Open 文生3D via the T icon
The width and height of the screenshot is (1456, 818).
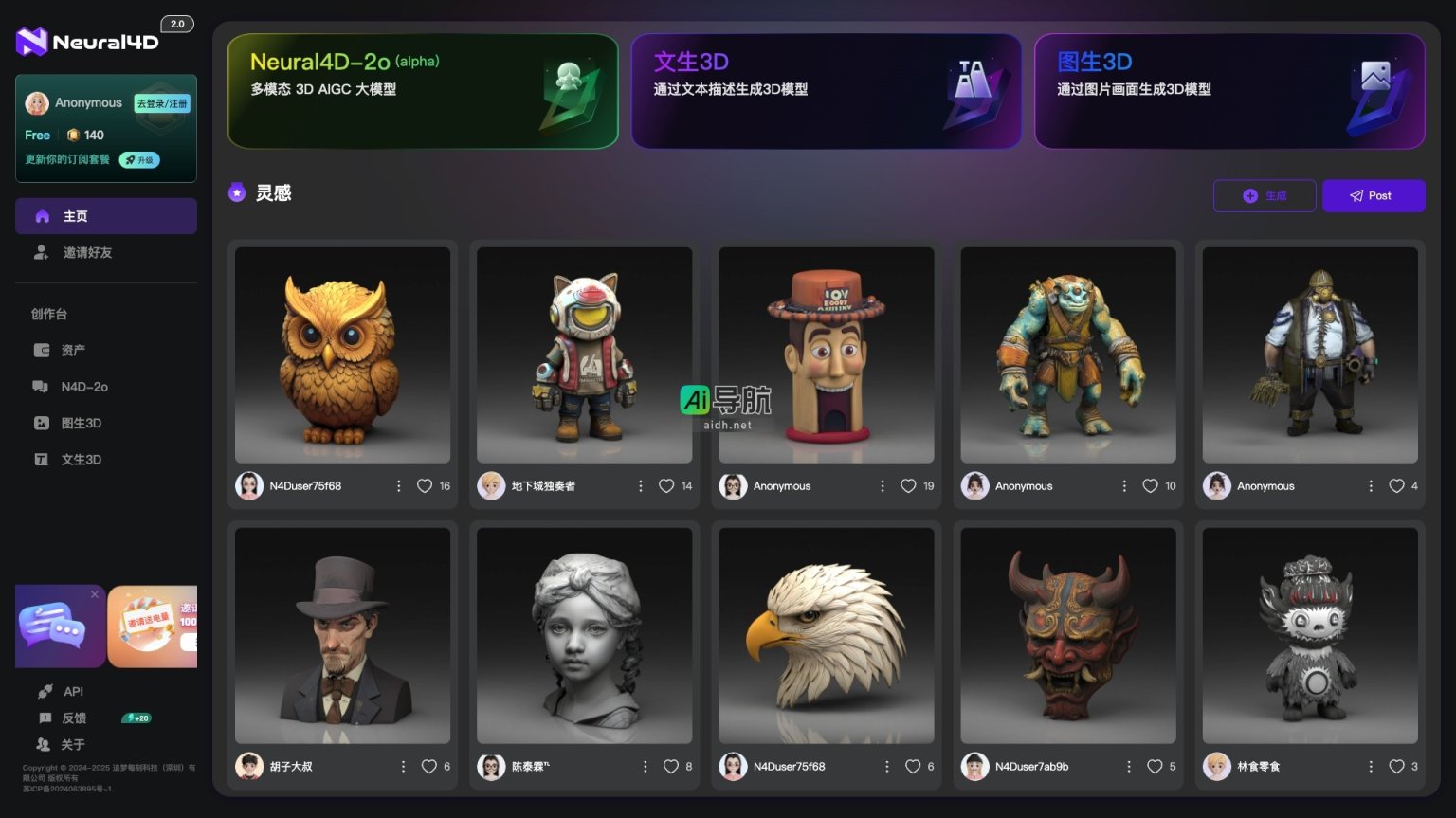(x=42, y=459)
